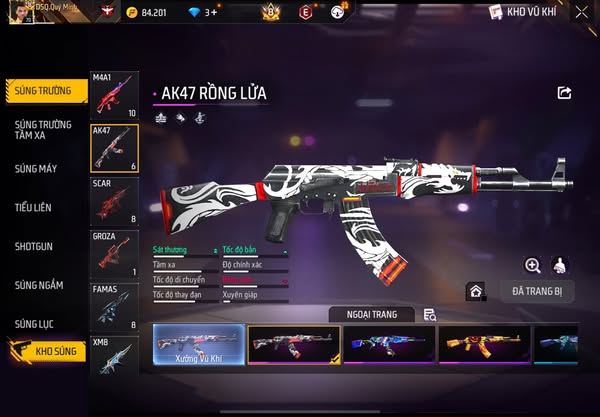
Task: Switch to the Súng Trường category
Action: pos(44,90)
